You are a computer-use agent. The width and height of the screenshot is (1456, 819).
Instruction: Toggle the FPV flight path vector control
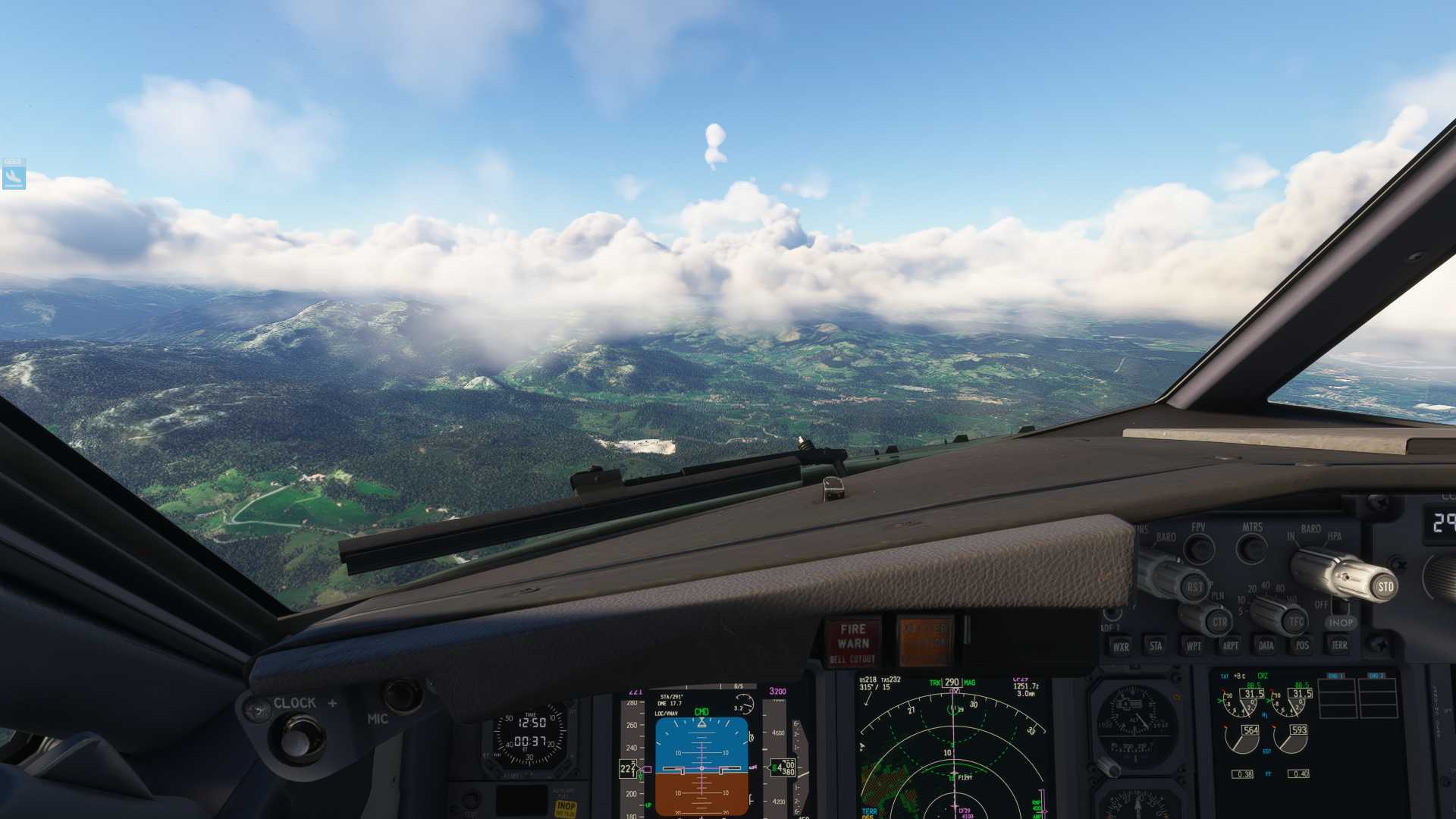coord(1197,548)
